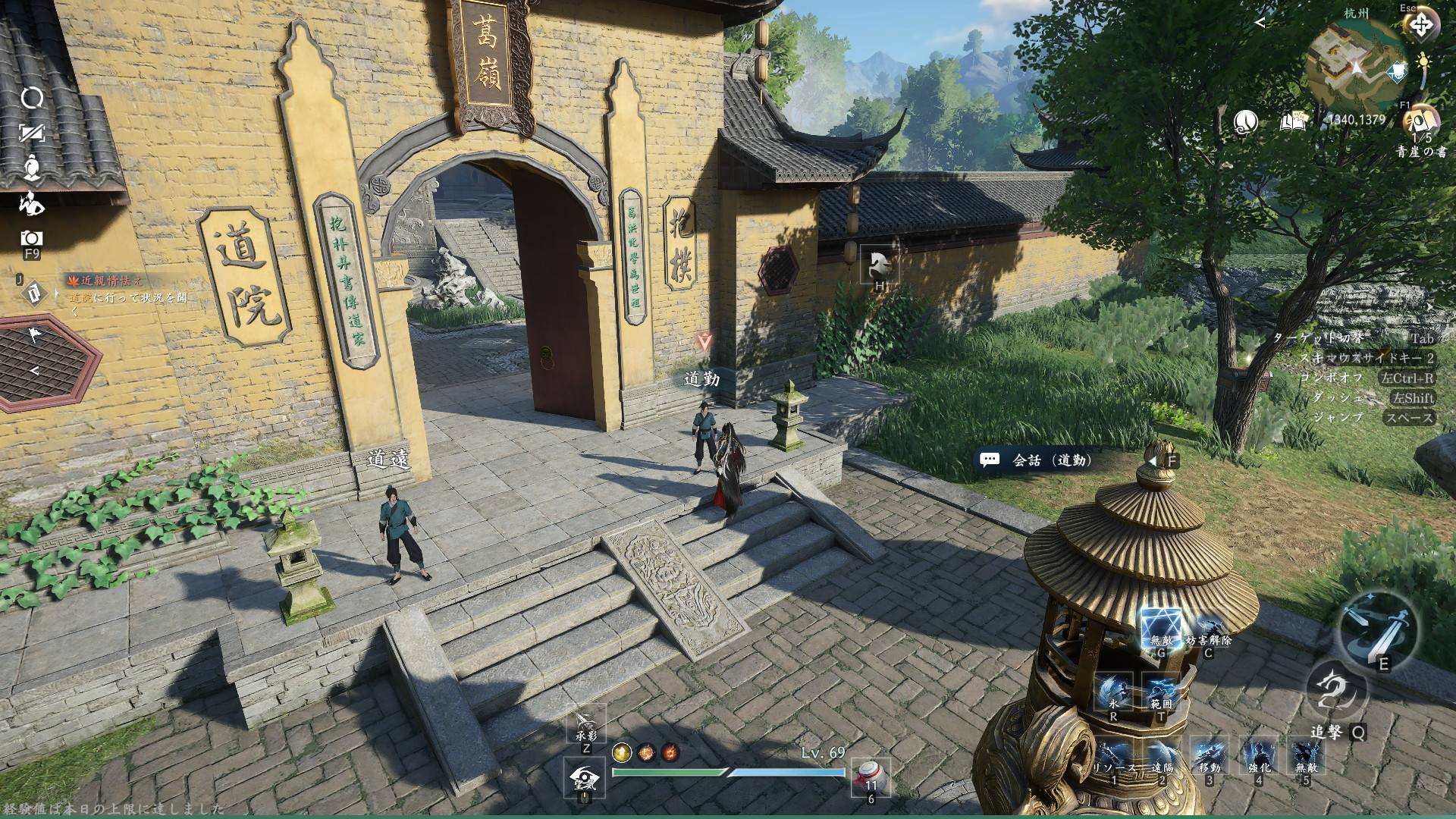This screenshot has height=819, width=1456.
Task: Activate the 妨害解除 skill
Action: (1208, 629)
